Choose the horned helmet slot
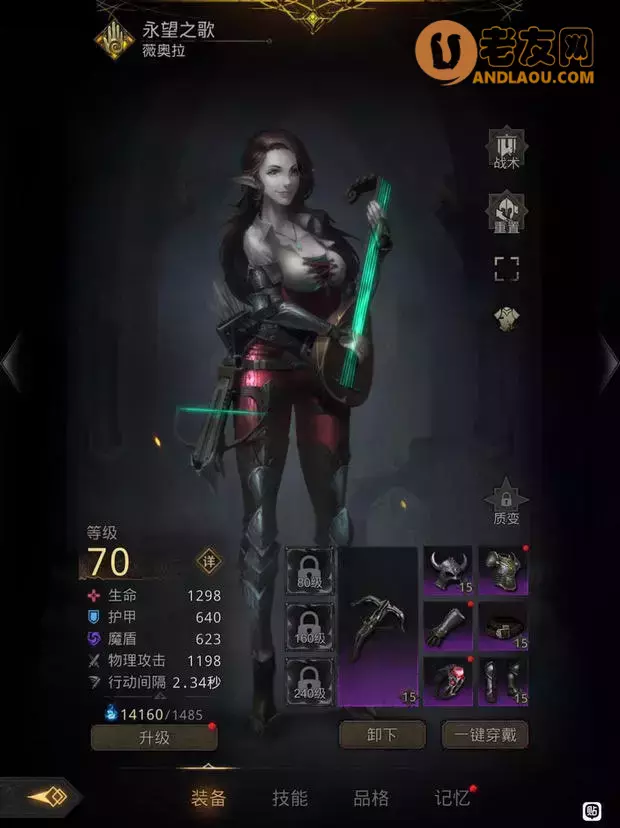 [x=447, y=571]
